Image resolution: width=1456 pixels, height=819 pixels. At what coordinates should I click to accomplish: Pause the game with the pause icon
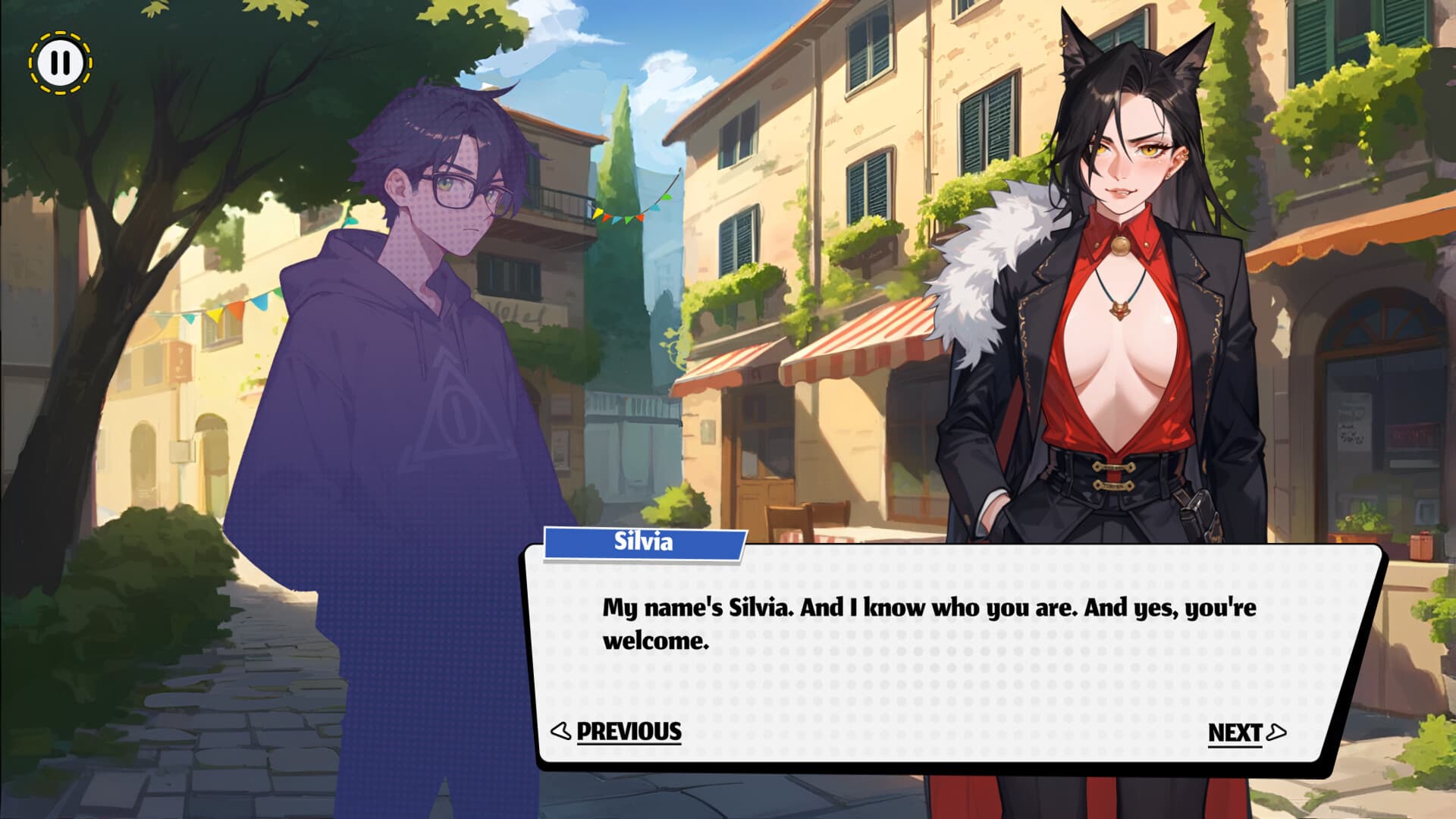(61, 63)
